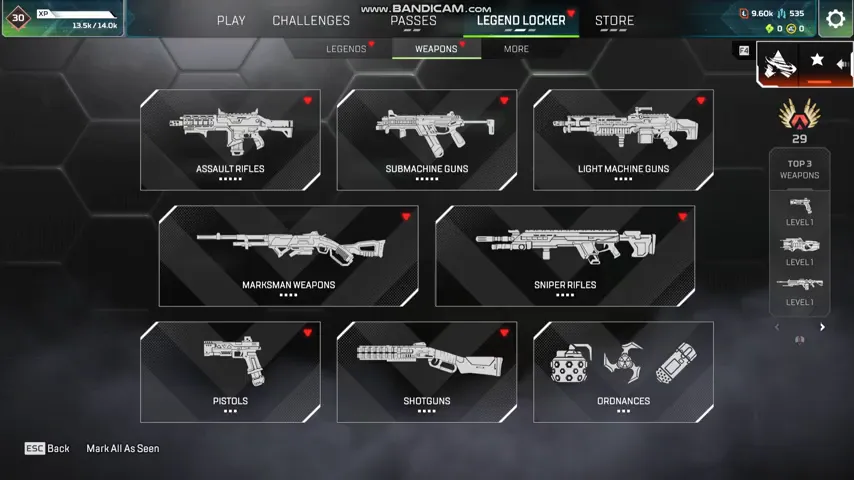Select the Weapons sub-tab
854x480 pixels.
(x=436, y=49)
